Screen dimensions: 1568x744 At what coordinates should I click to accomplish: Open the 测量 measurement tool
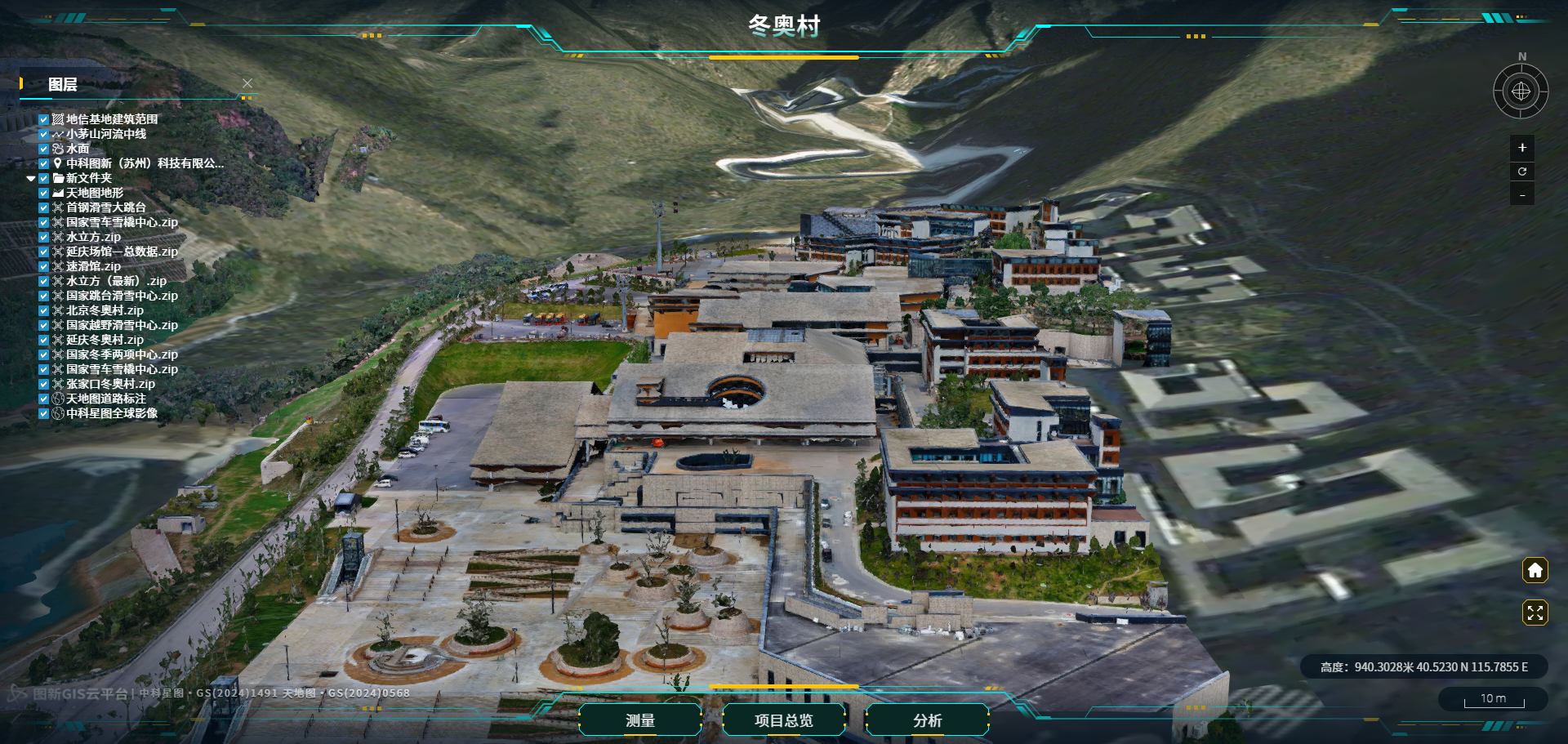(x=640, y=720)
